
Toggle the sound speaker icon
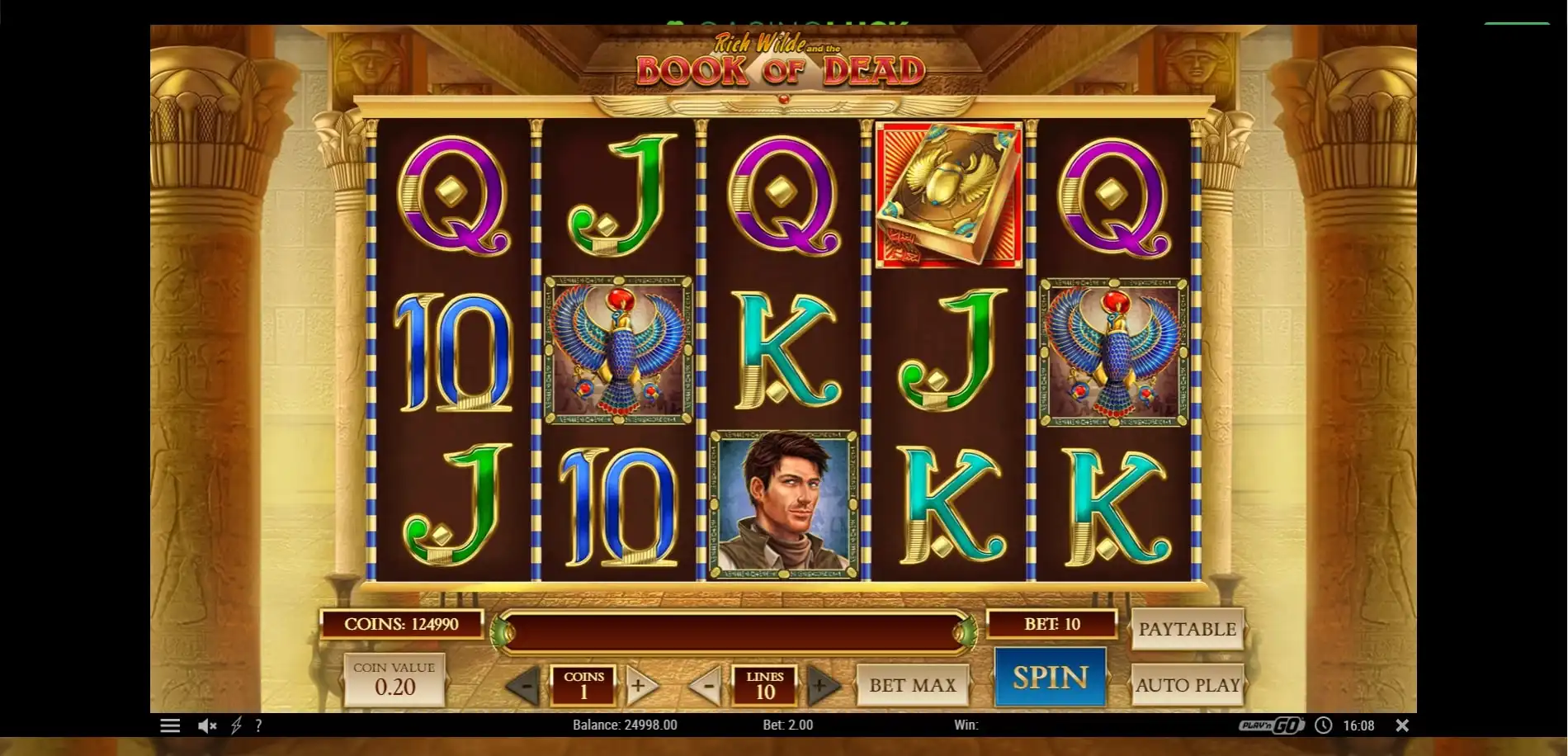point(206,725)
